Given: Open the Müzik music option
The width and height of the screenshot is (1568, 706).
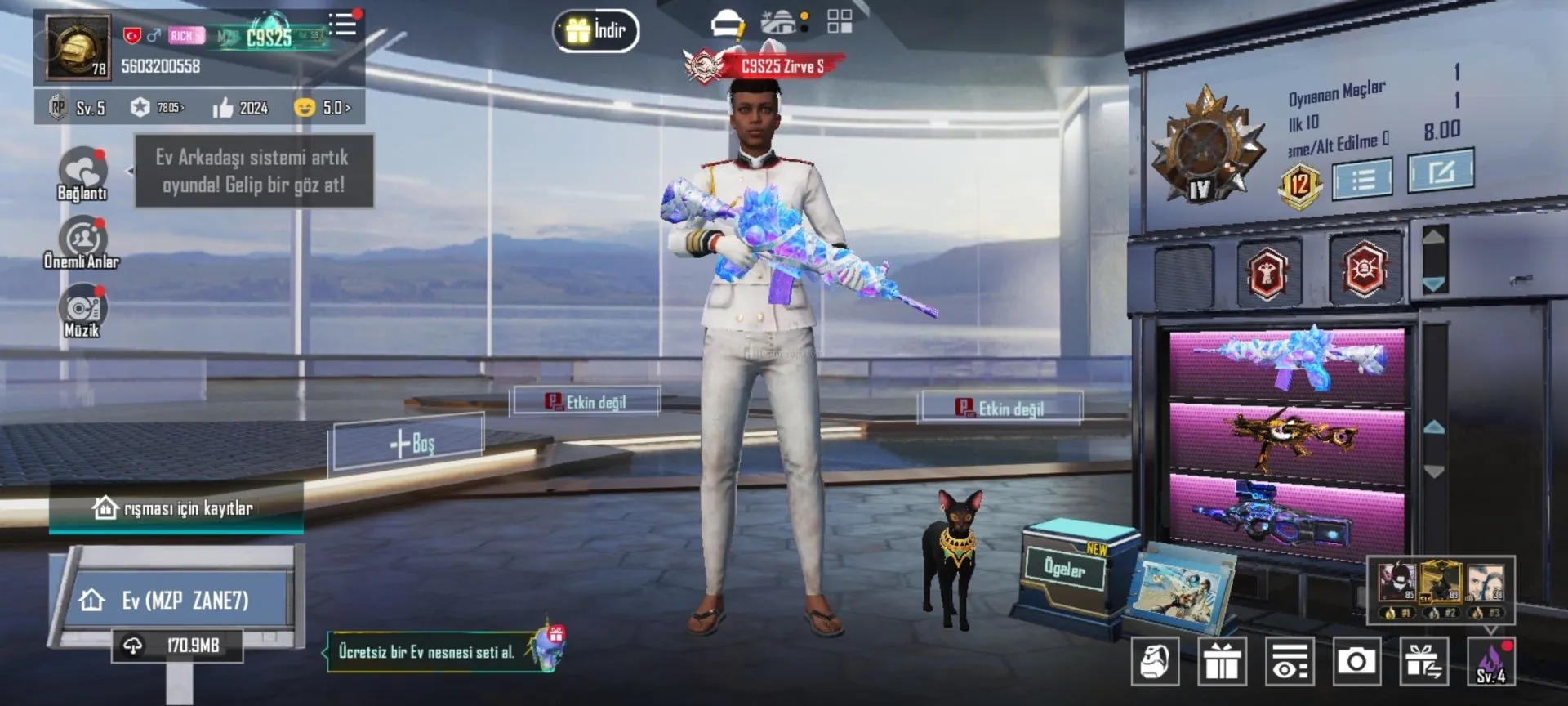Looking at the screenshot, I should coord(82,311).
